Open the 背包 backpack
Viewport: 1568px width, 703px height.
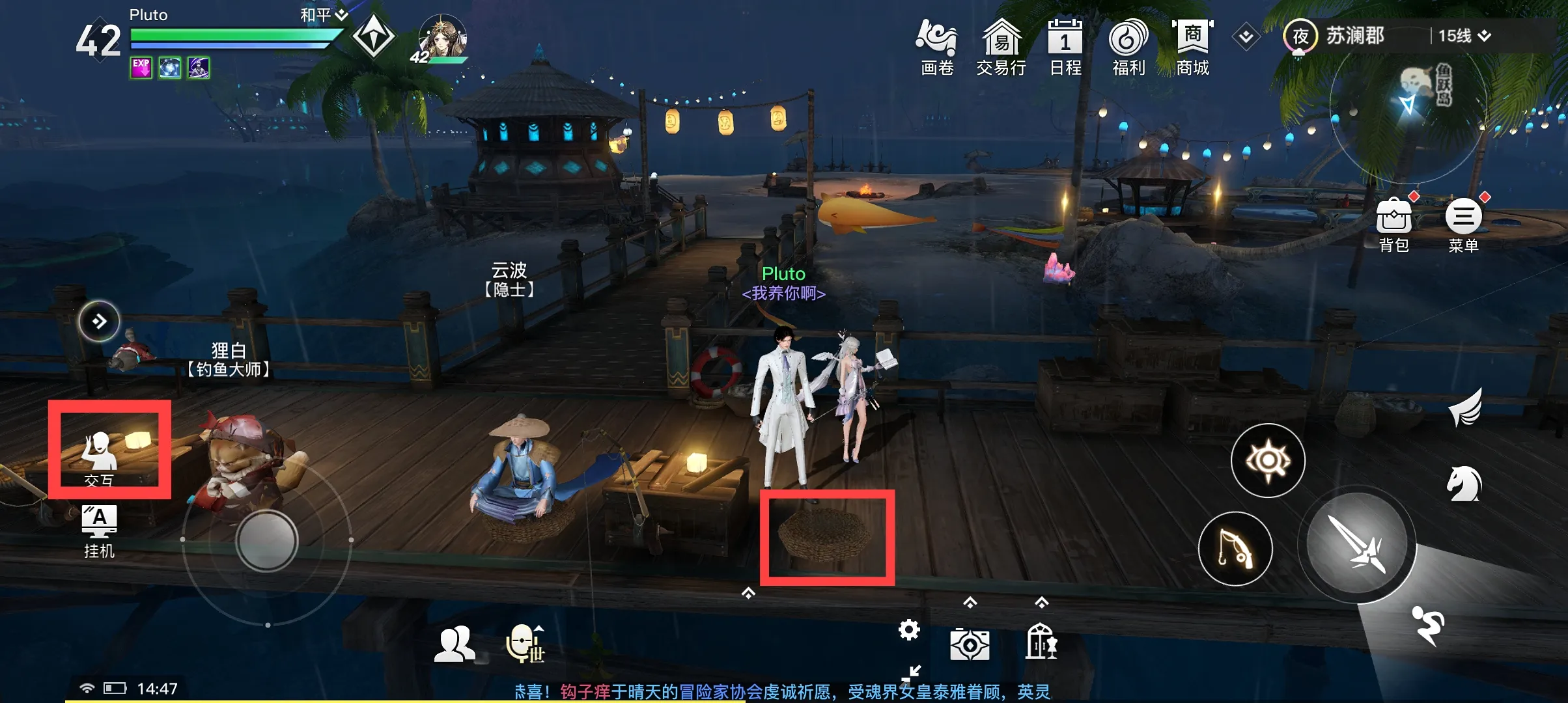click(1393, 223)
